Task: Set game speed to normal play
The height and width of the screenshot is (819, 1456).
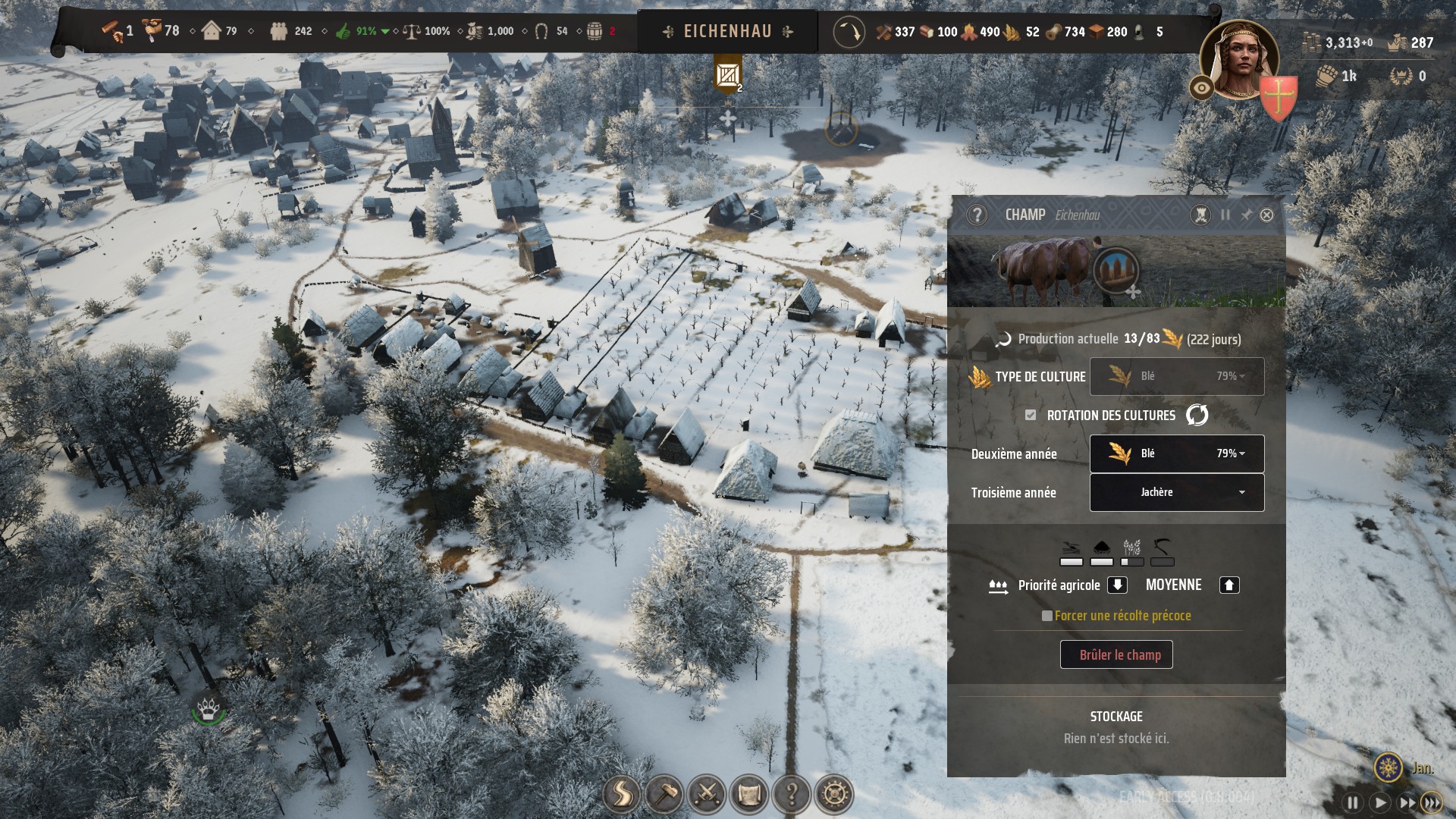Action: click(1380, 802)
